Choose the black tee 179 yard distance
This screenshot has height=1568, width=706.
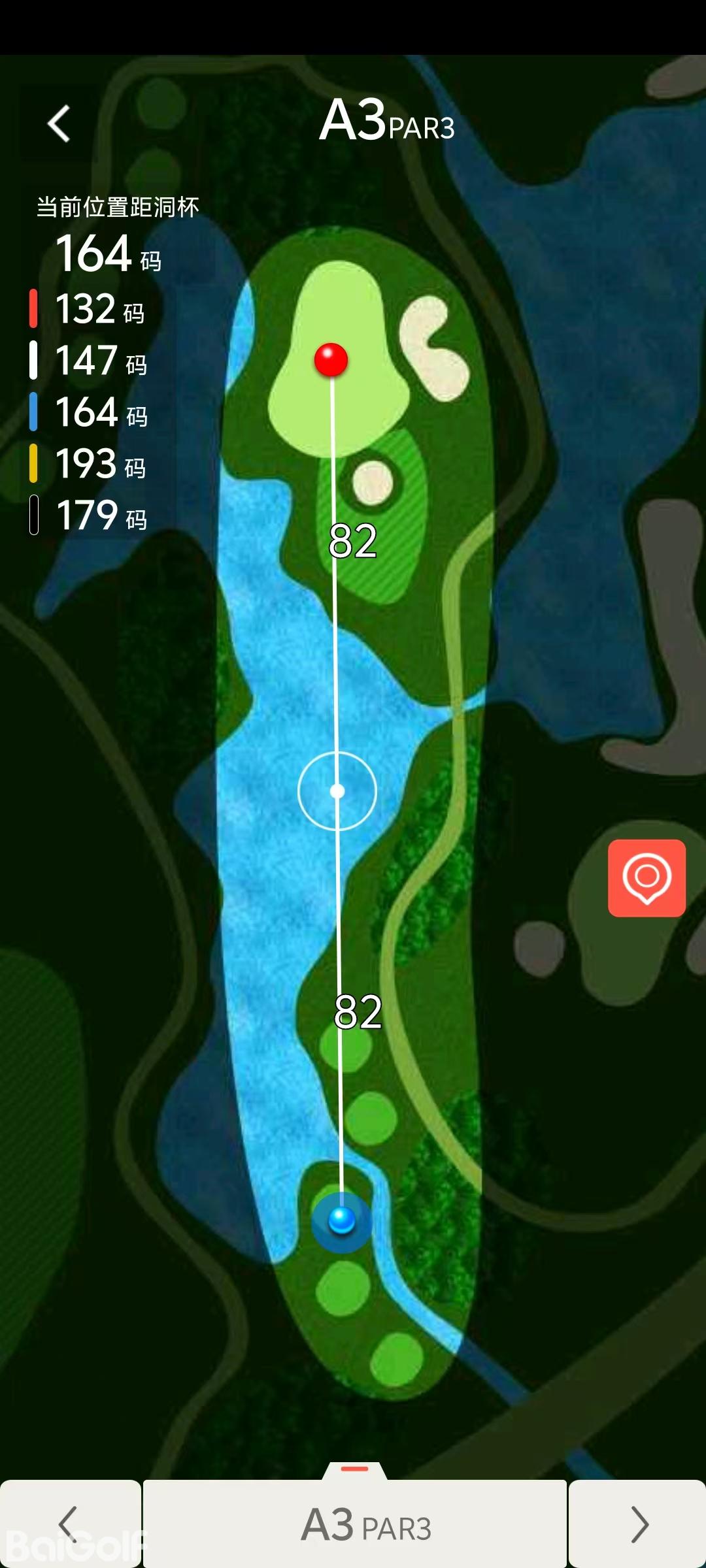(x=99, y=515)
